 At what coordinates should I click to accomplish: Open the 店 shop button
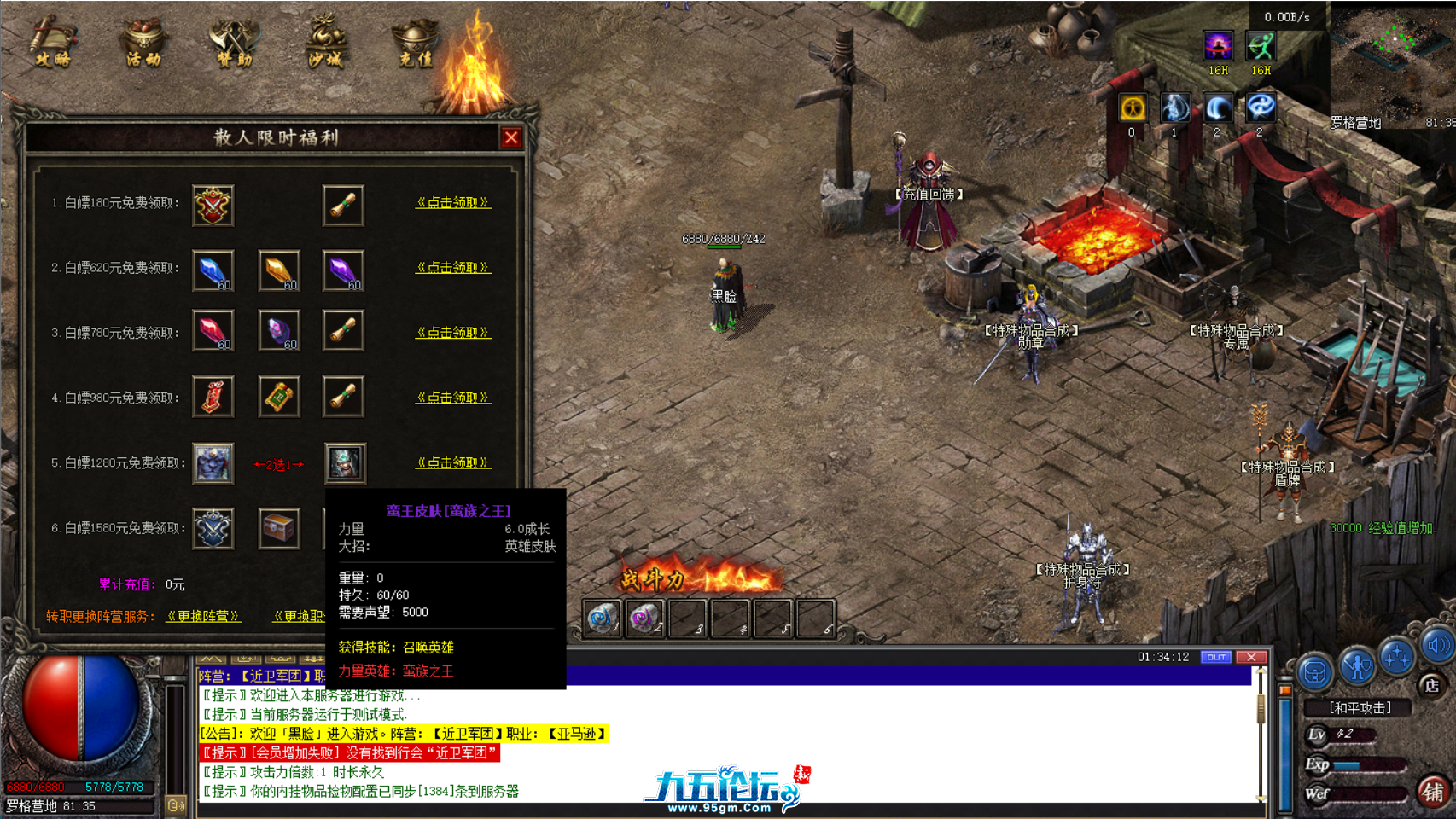click(x=1432, y=685)
